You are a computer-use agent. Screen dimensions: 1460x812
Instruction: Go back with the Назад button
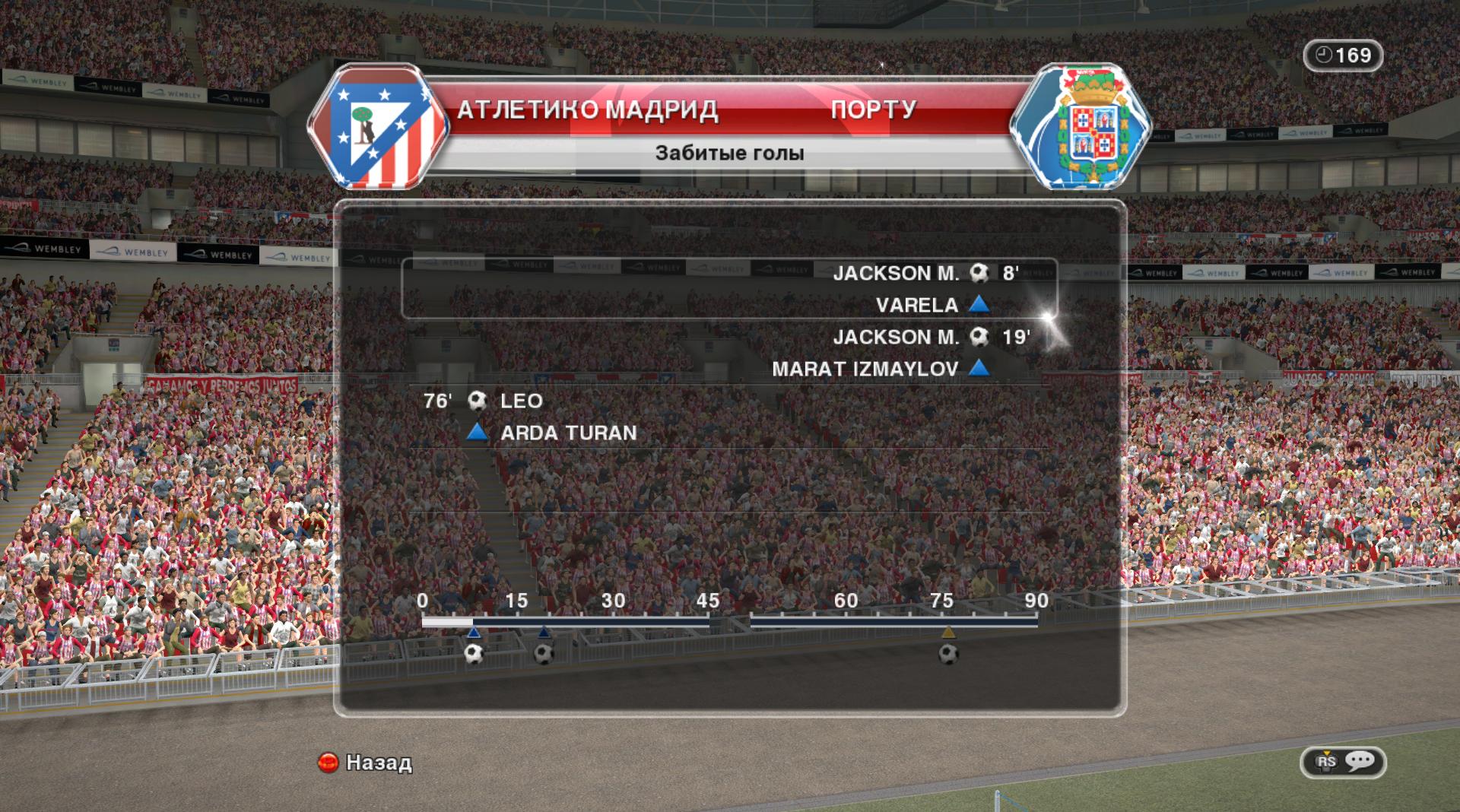365,762
